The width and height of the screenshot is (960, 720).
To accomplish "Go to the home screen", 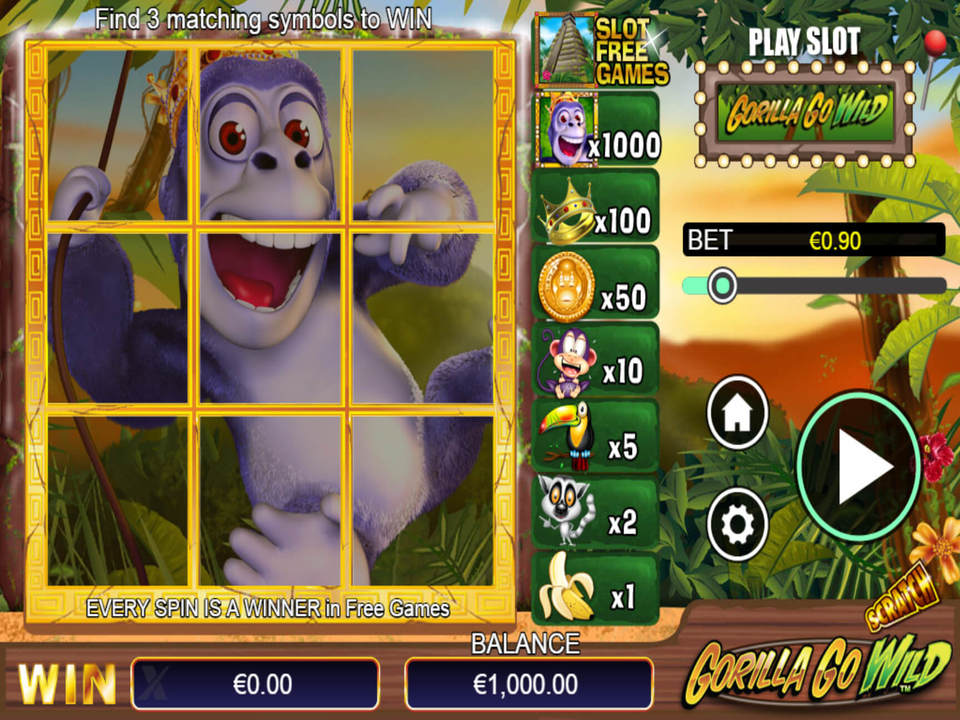I will coord(737,413).
